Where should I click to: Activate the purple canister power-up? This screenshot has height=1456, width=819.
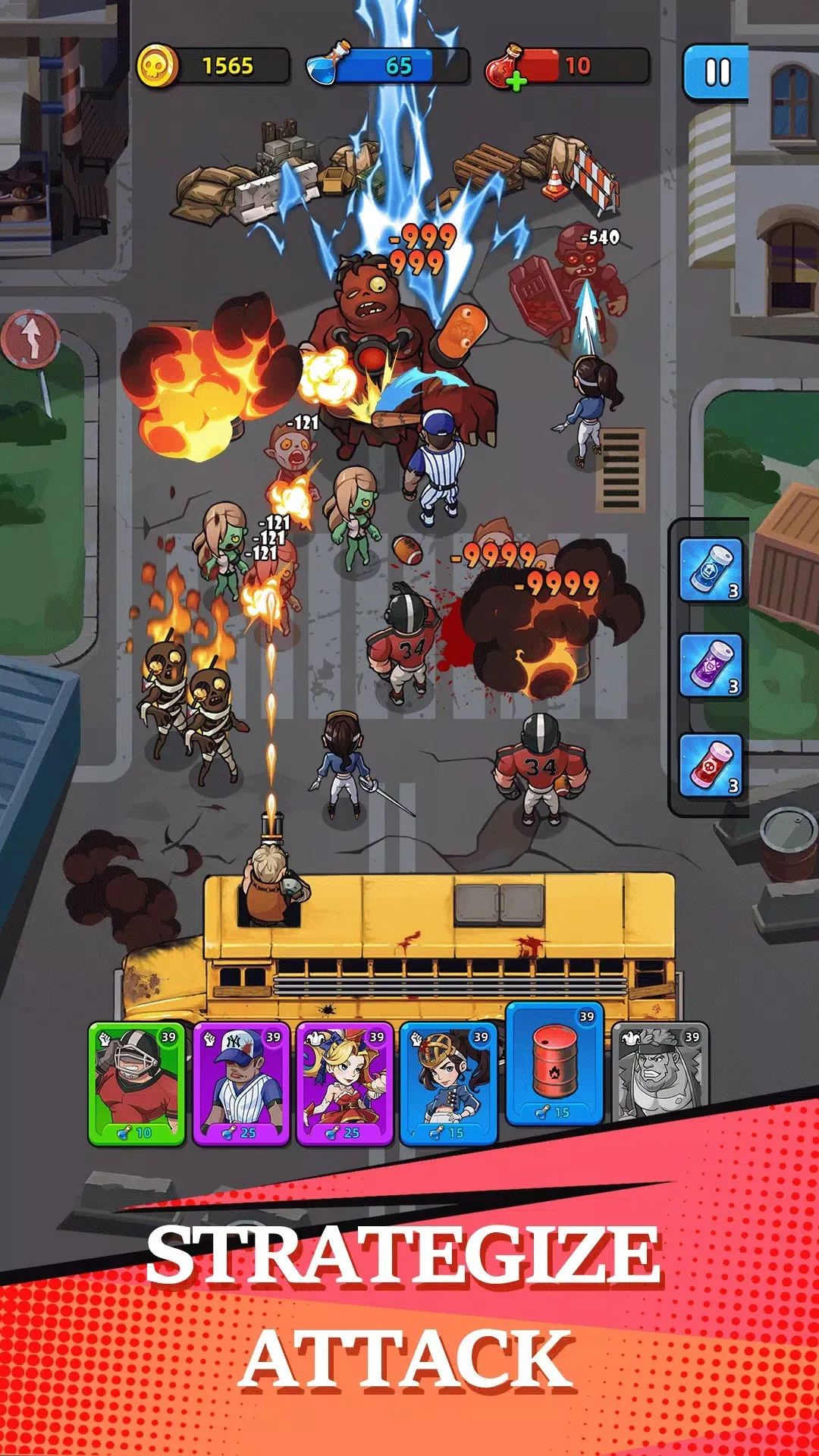[710, 666]
